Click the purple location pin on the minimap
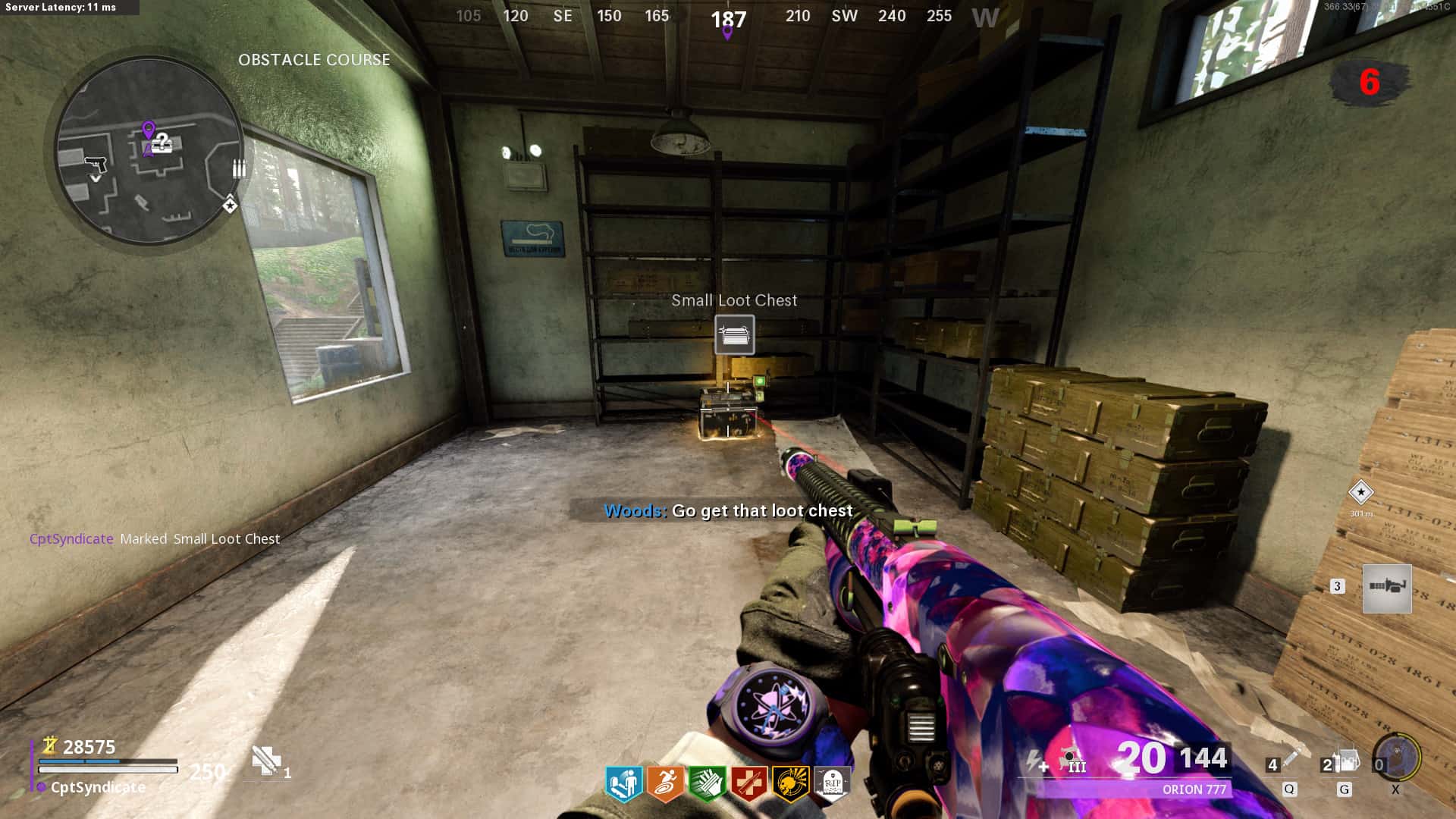1456x819 pixels. click(149, 130)
